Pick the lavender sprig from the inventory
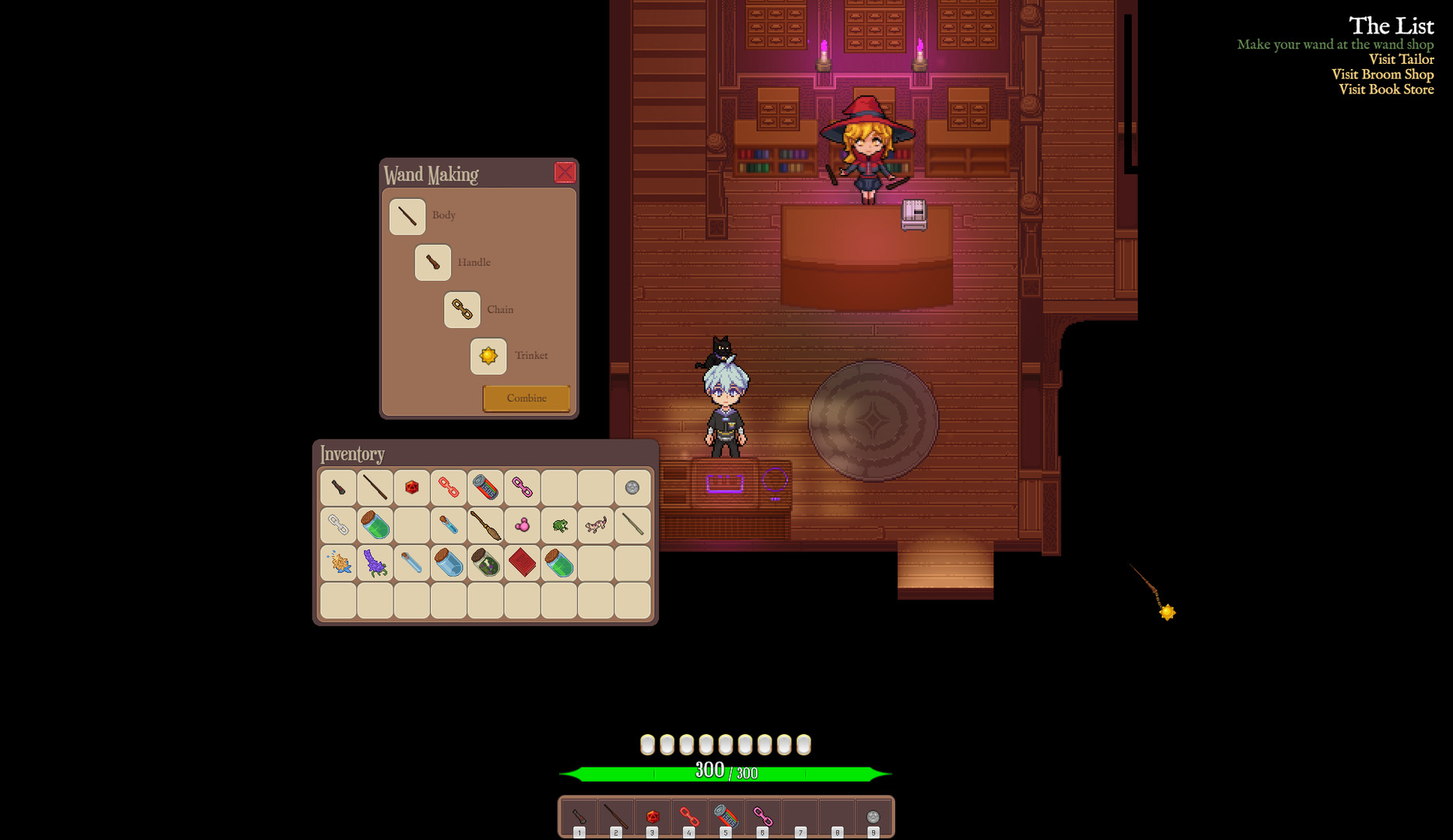 tap(374, 562)
